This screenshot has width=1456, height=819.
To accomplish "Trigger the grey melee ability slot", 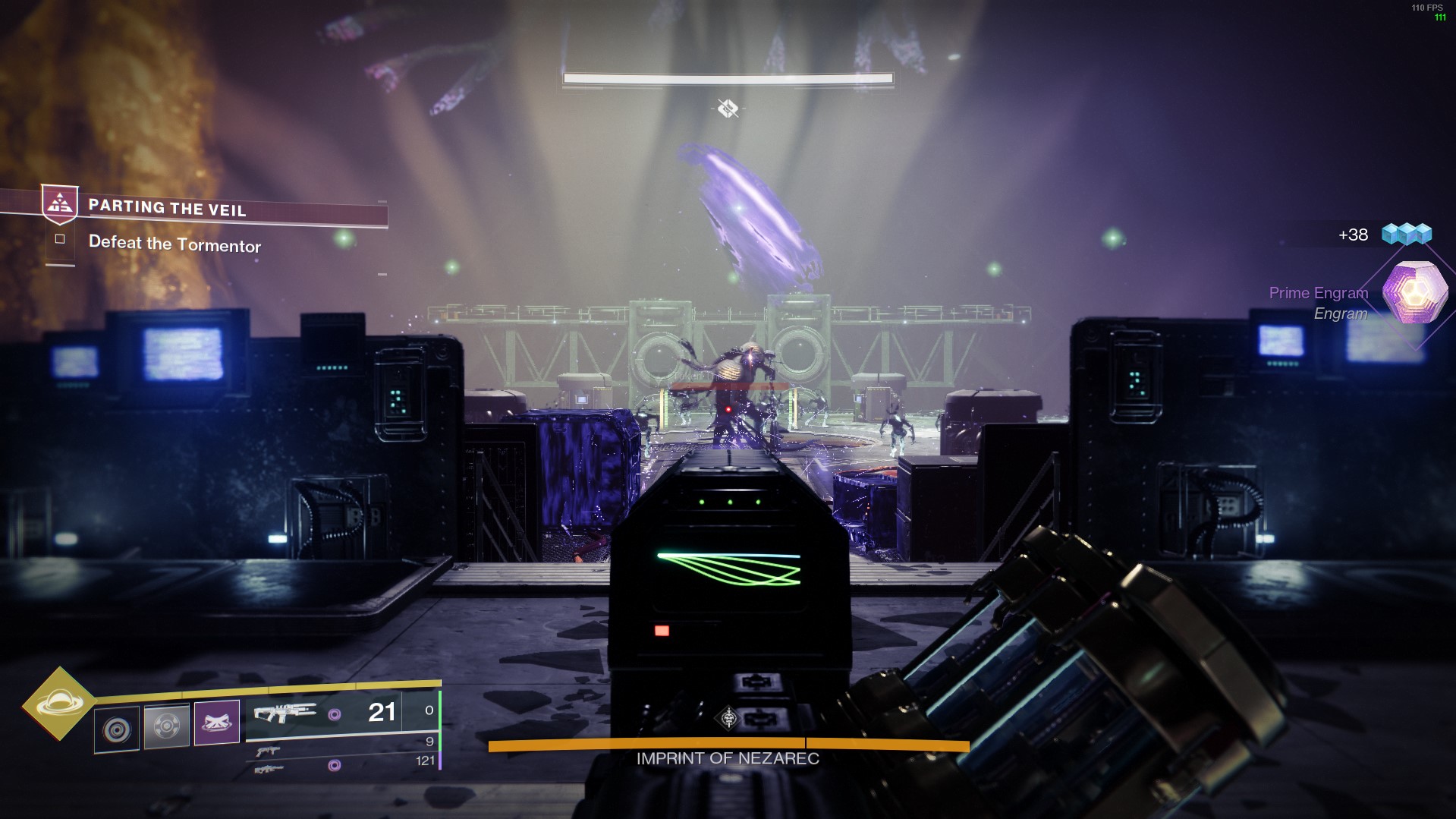I will (x=166, y=726).
